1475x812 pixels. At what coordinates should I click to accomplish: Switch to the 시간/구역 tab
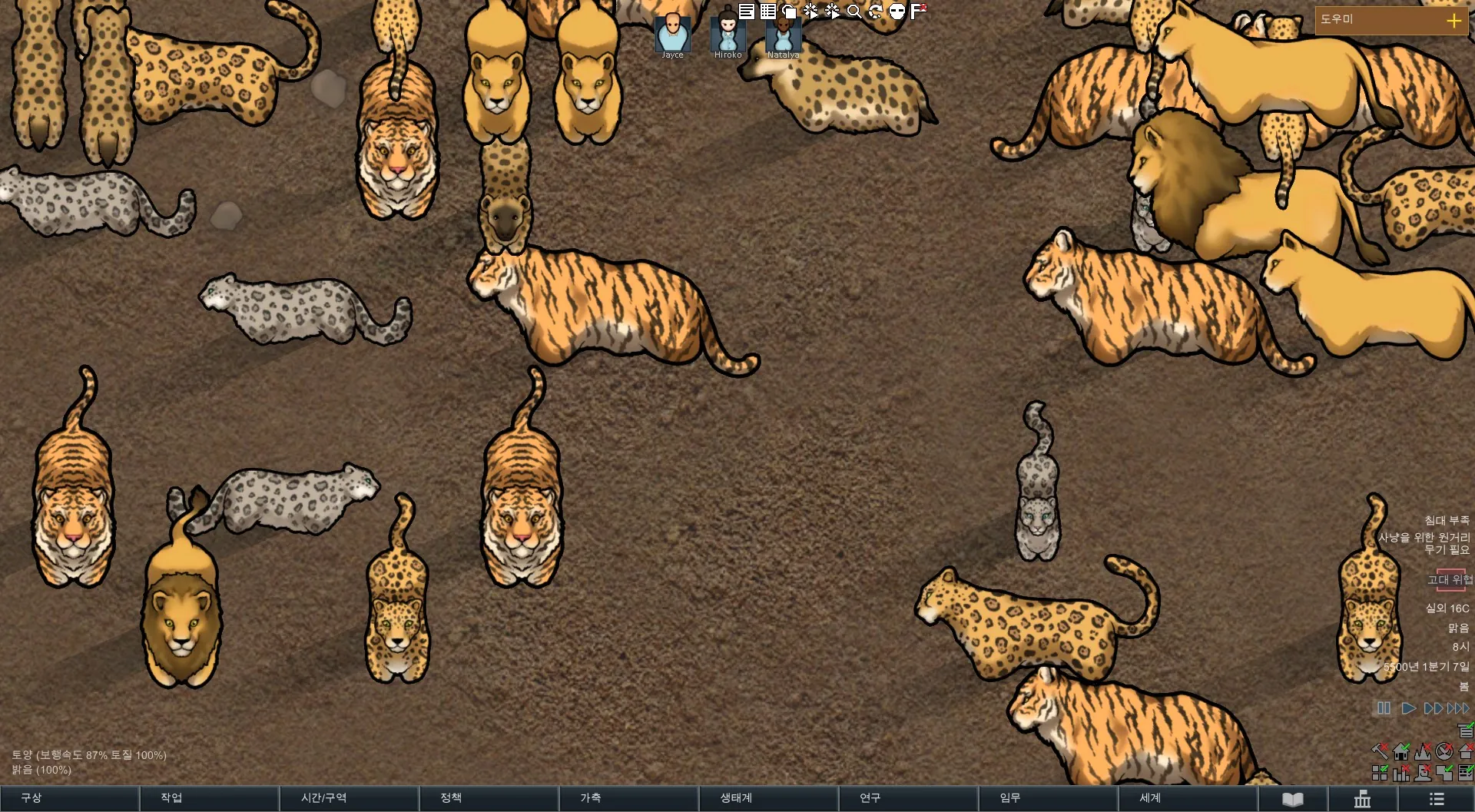point(349,798)
